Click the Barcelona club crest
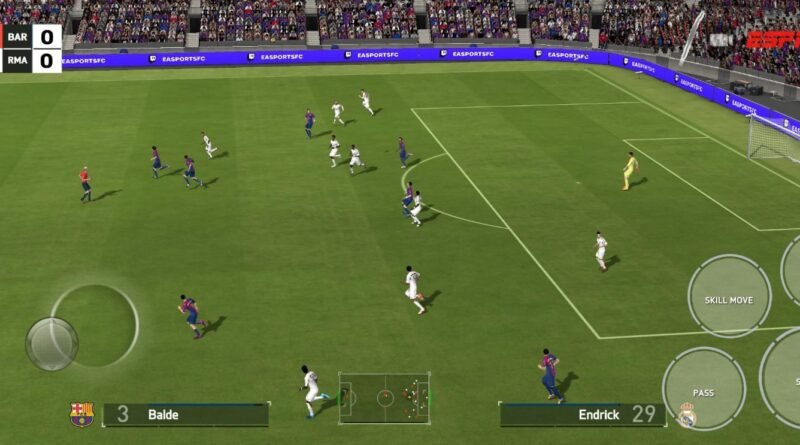The height and width of the screenshot is (445, 800). 82,414
